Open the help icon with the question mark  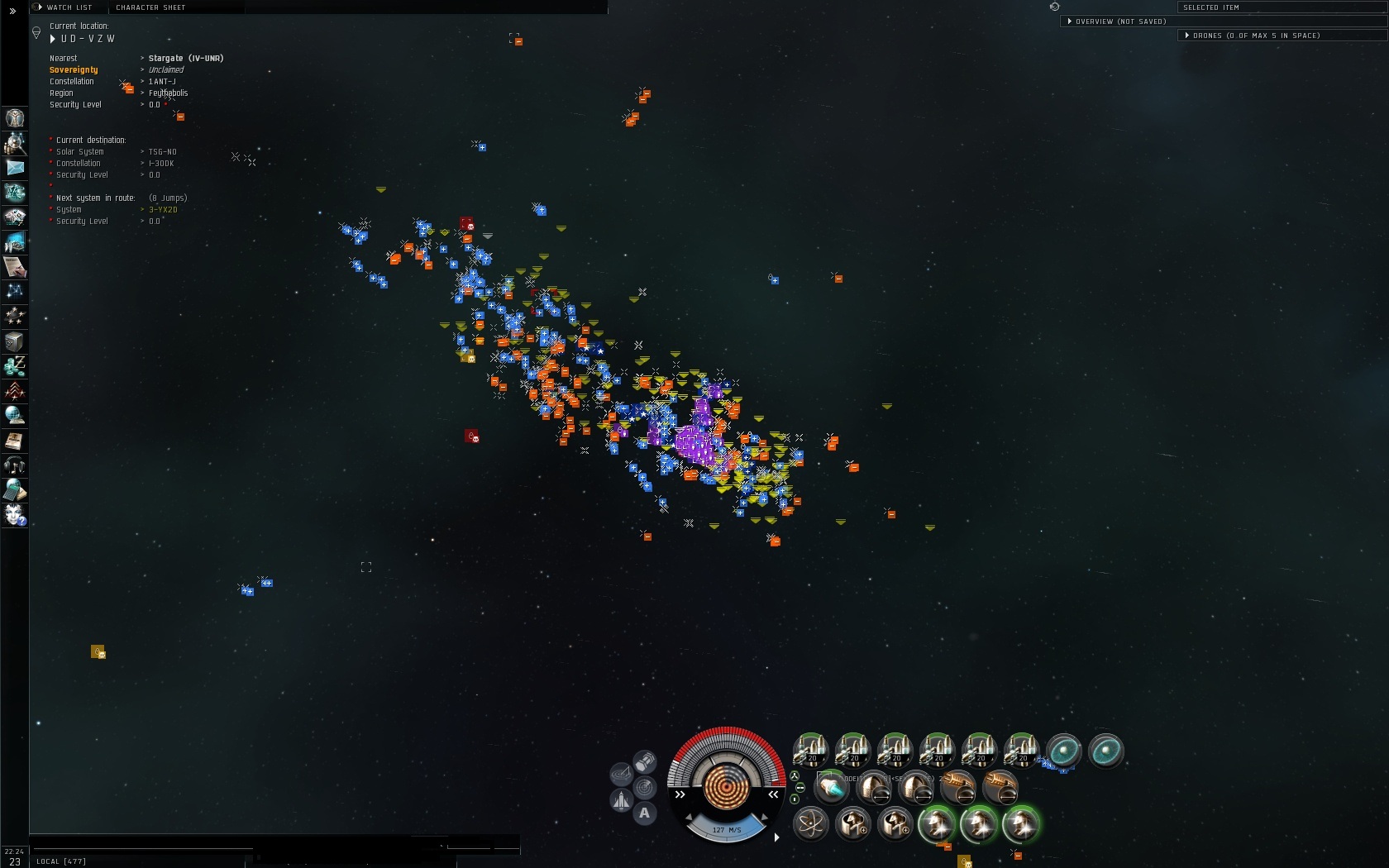(x=15, y=515)
